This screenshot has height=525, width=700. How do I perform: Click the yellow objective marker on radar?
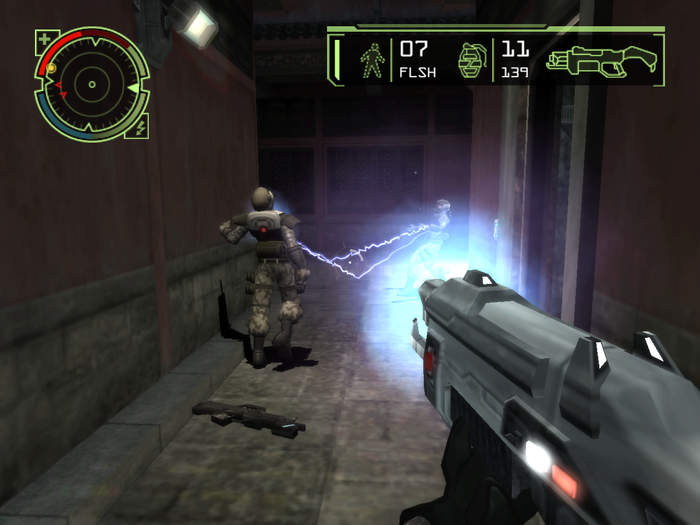51,68
